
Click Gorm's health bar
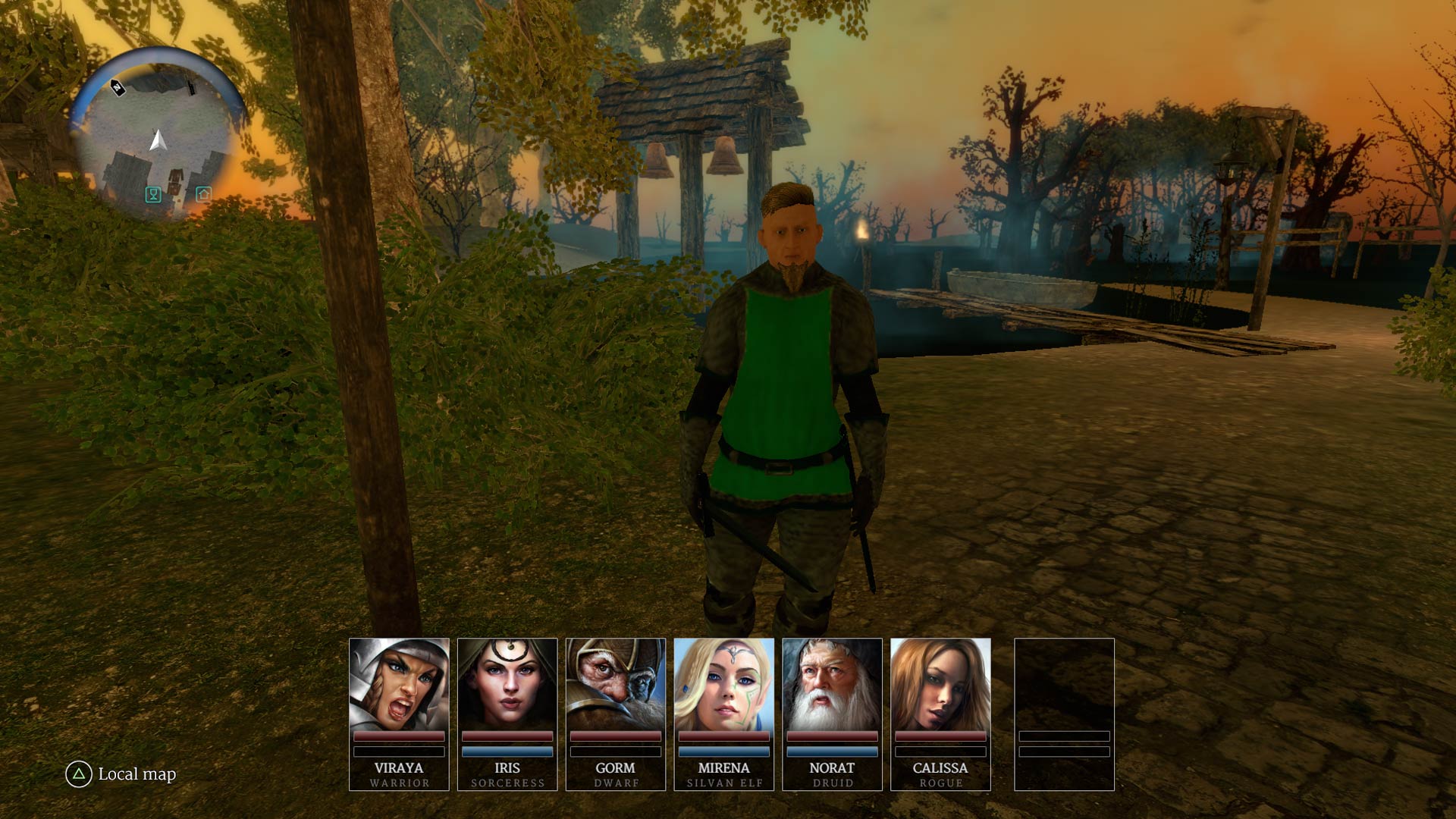(x=617, y=737)
